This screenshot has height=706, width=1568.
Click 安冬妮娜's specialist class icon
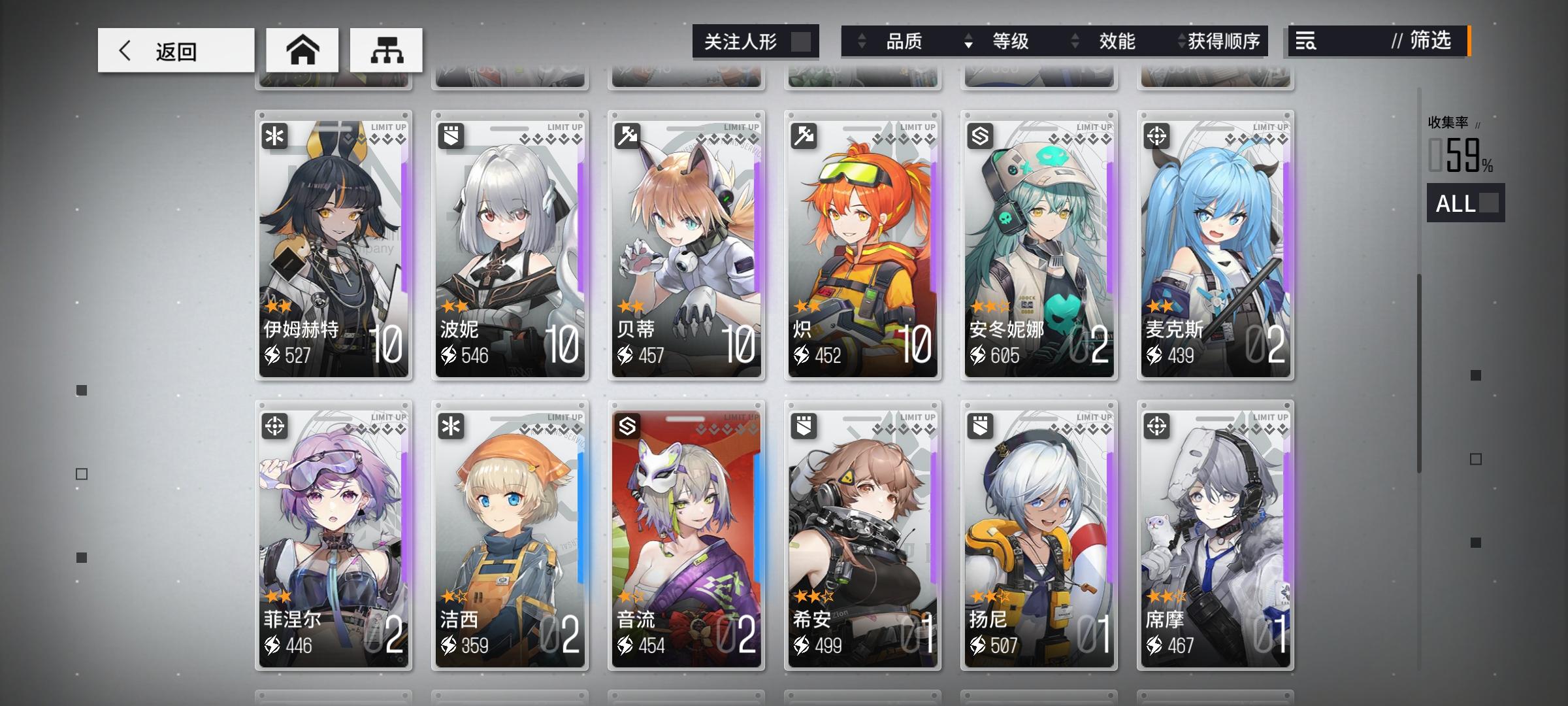[x=980, y=137]
